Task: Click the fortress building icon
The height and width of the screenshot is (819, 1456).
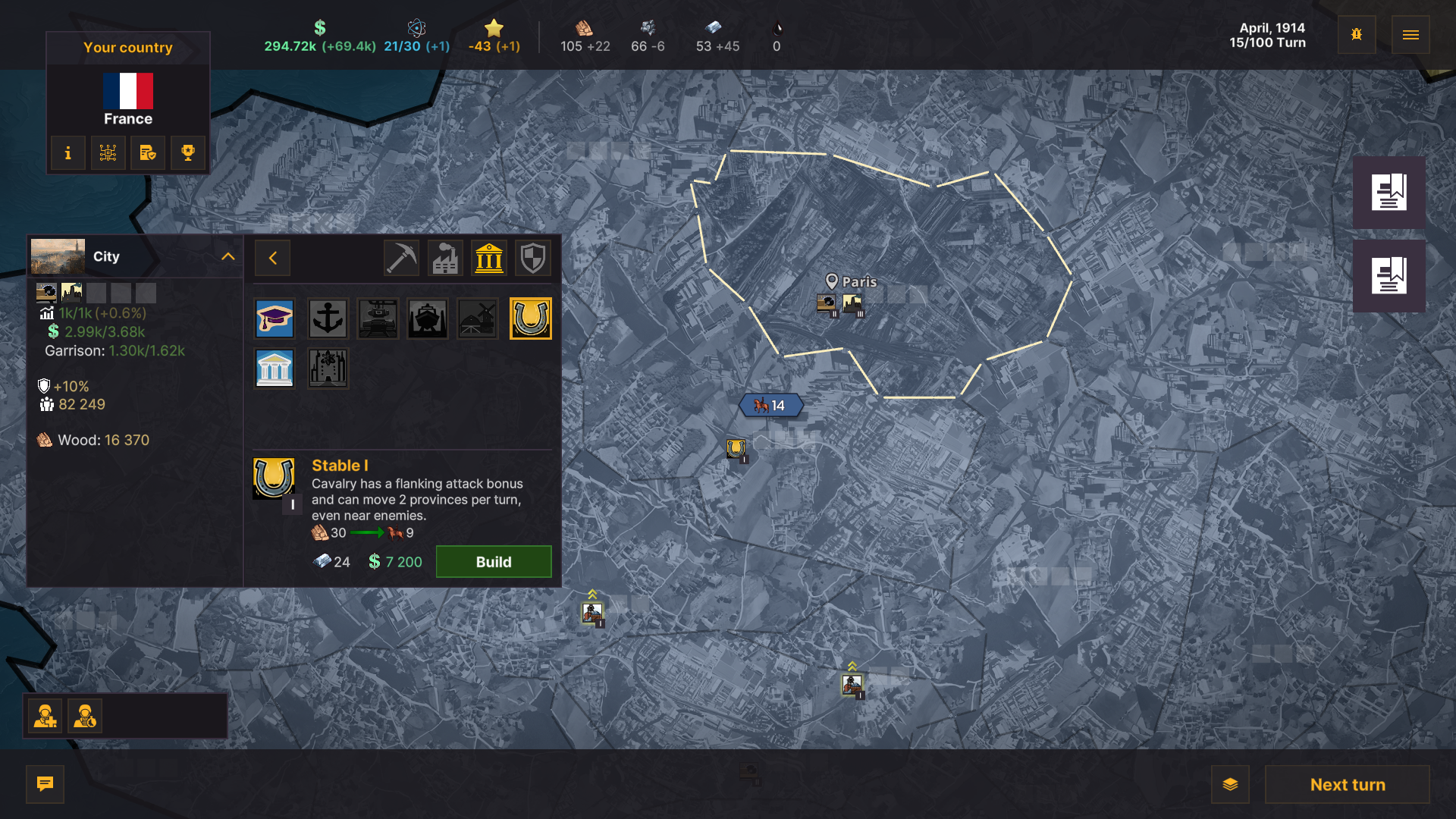Action: [x=328, y=369]
